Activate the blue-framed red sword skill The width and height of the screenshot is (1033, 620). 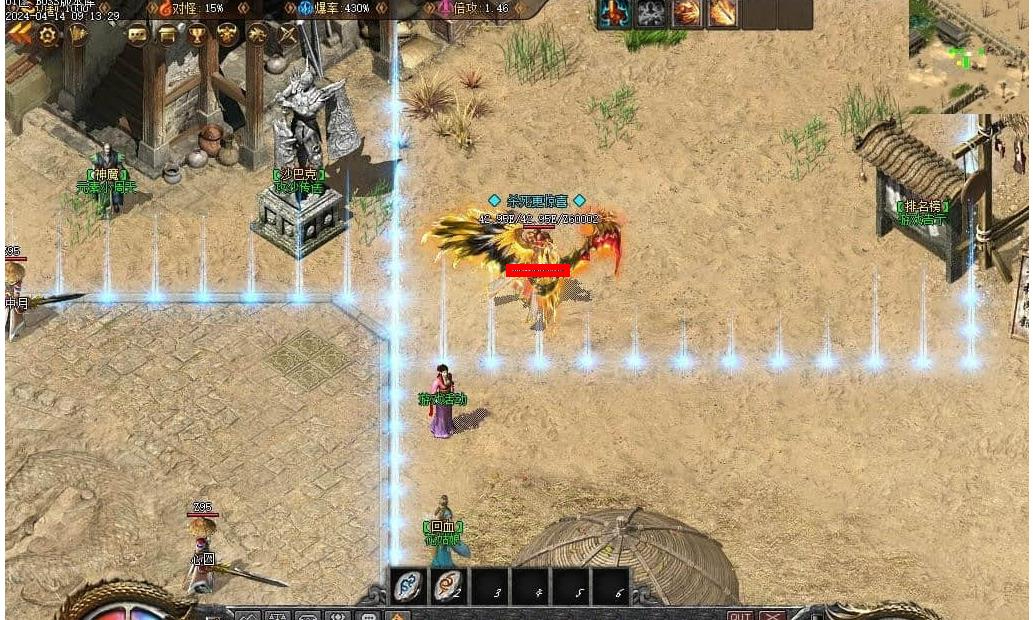[613, 13]
